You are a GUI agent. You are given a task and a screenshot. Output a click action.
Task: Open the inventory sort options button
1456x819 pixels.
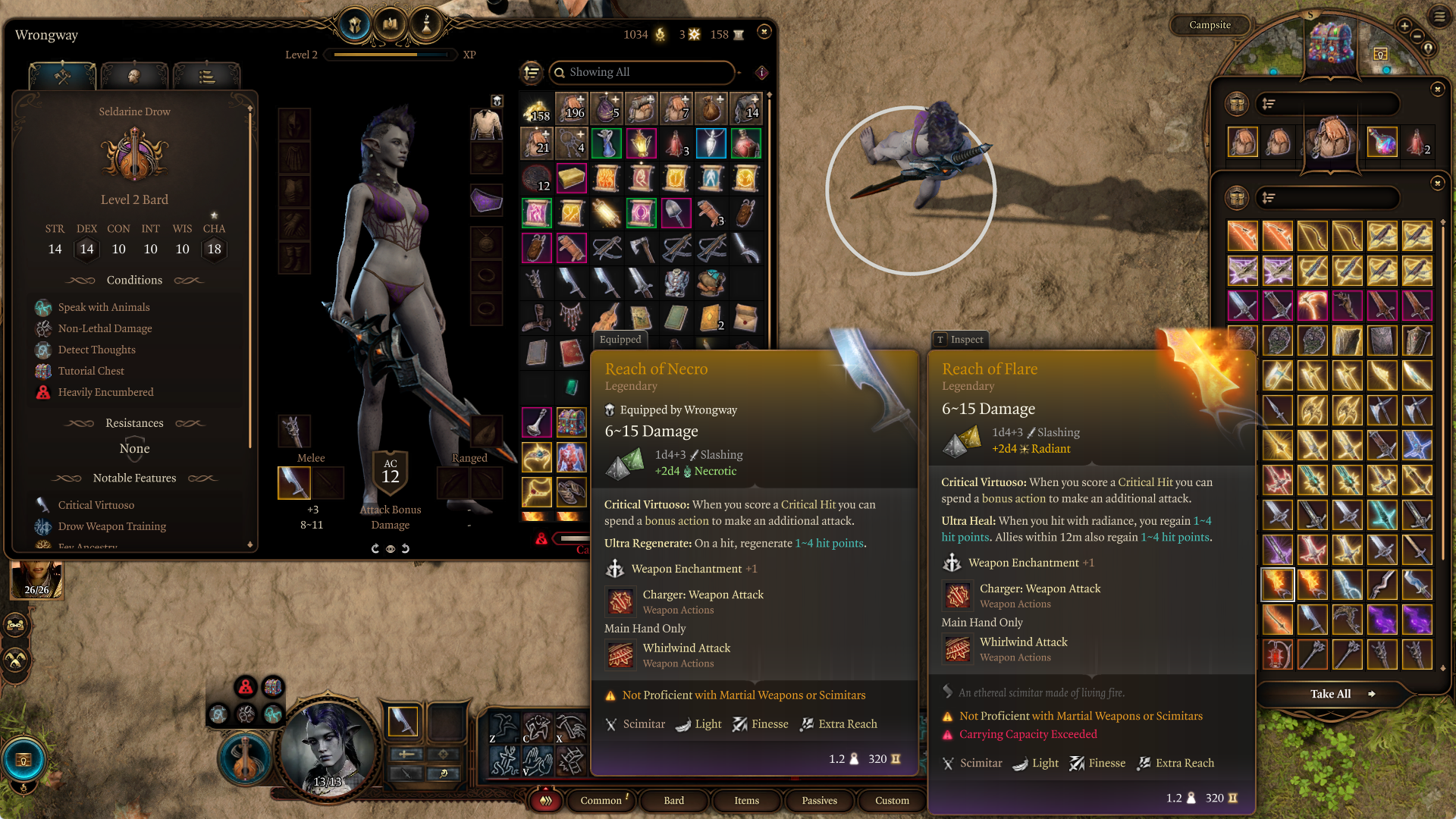click(532, 73)
